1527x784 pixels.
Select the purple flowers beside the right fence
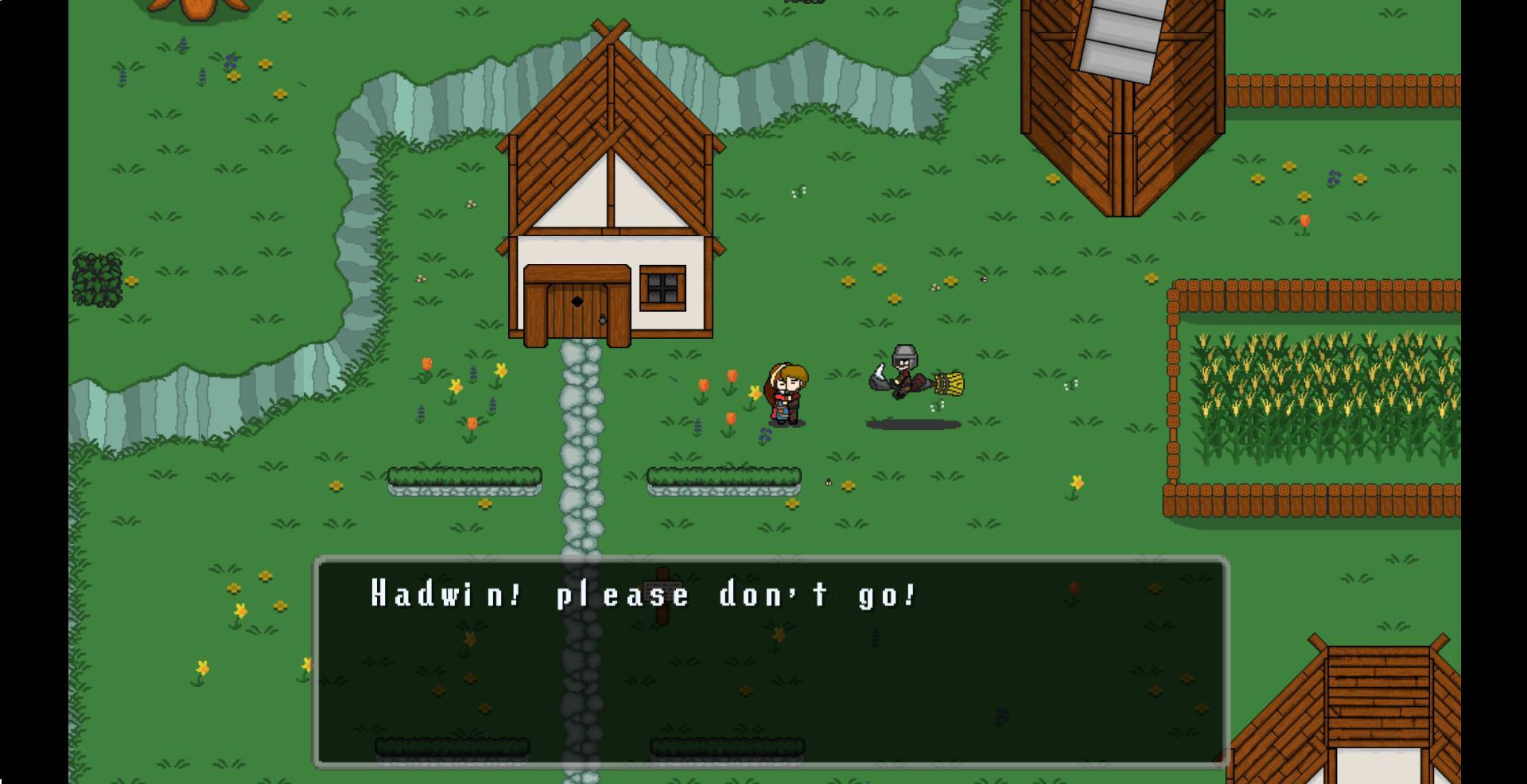tap(1334, 178)
